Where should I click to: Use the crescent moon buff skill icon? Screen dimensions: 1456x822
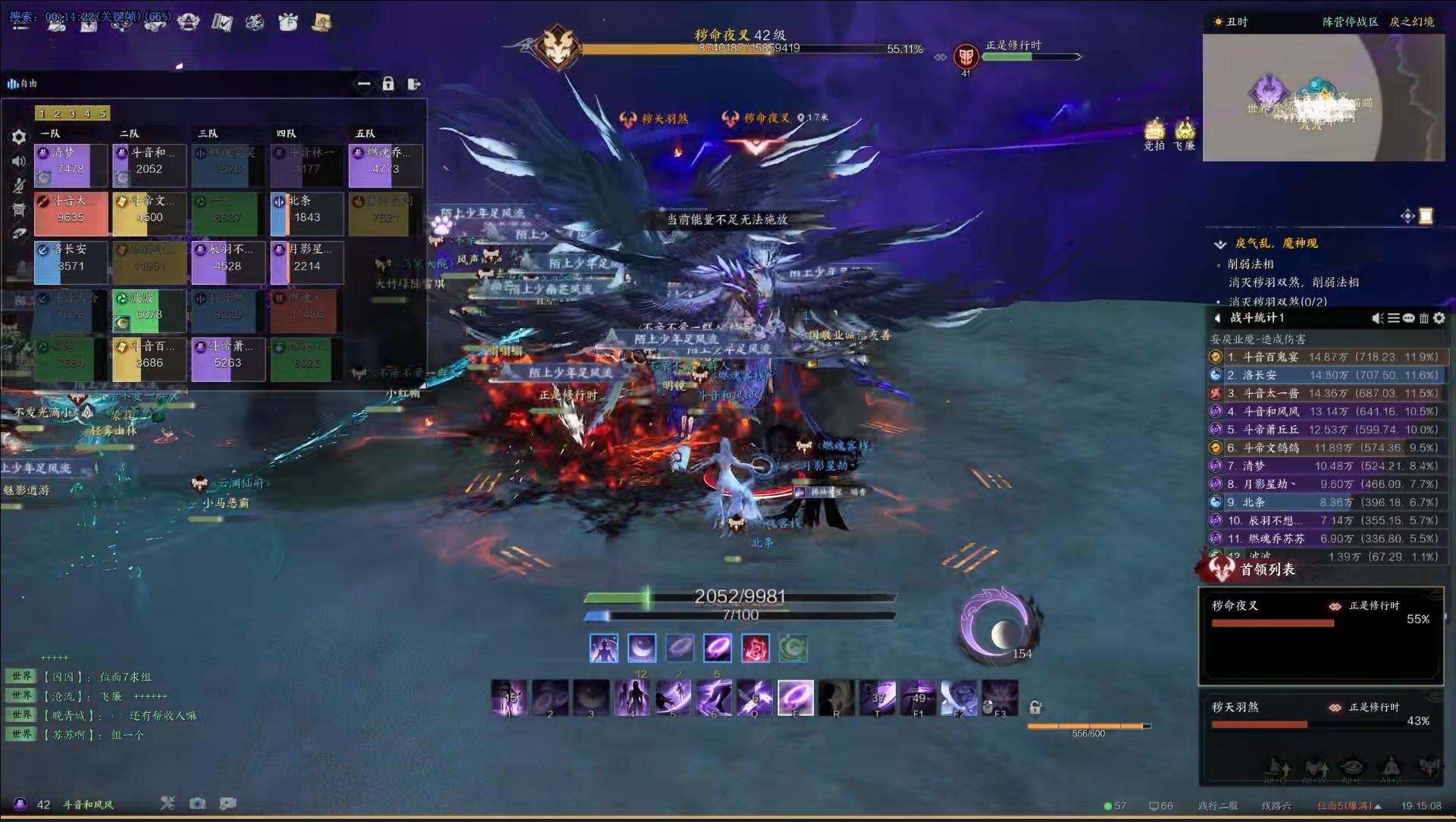[x=642, y=649]
